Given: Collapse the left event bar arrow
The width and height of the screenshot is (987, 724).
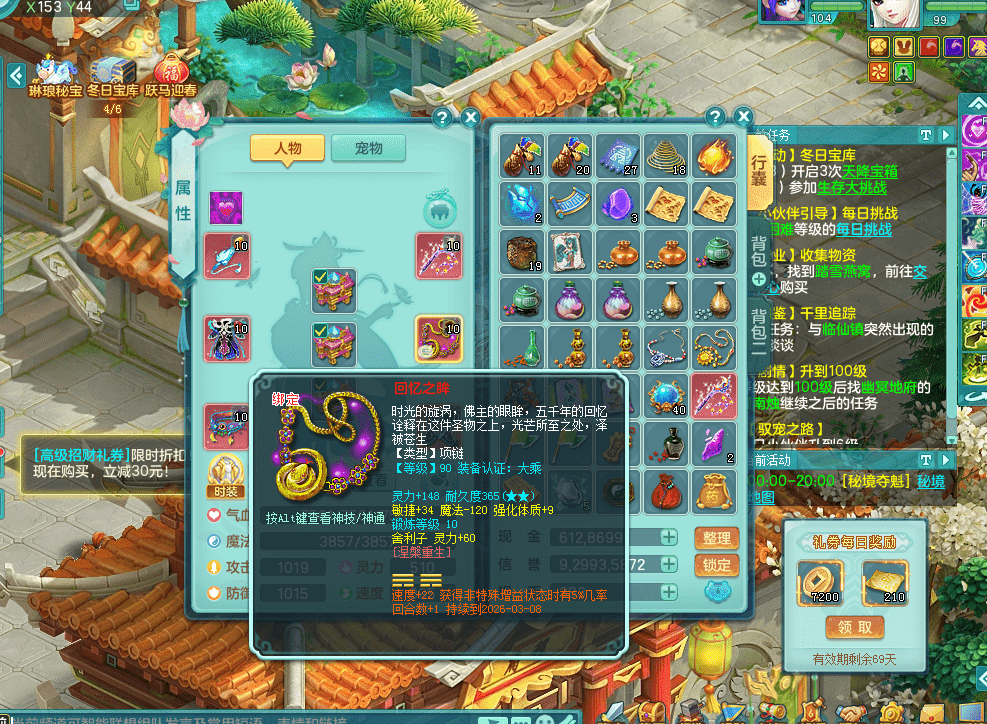Looking at the screenshot, I should coord(16,75).
